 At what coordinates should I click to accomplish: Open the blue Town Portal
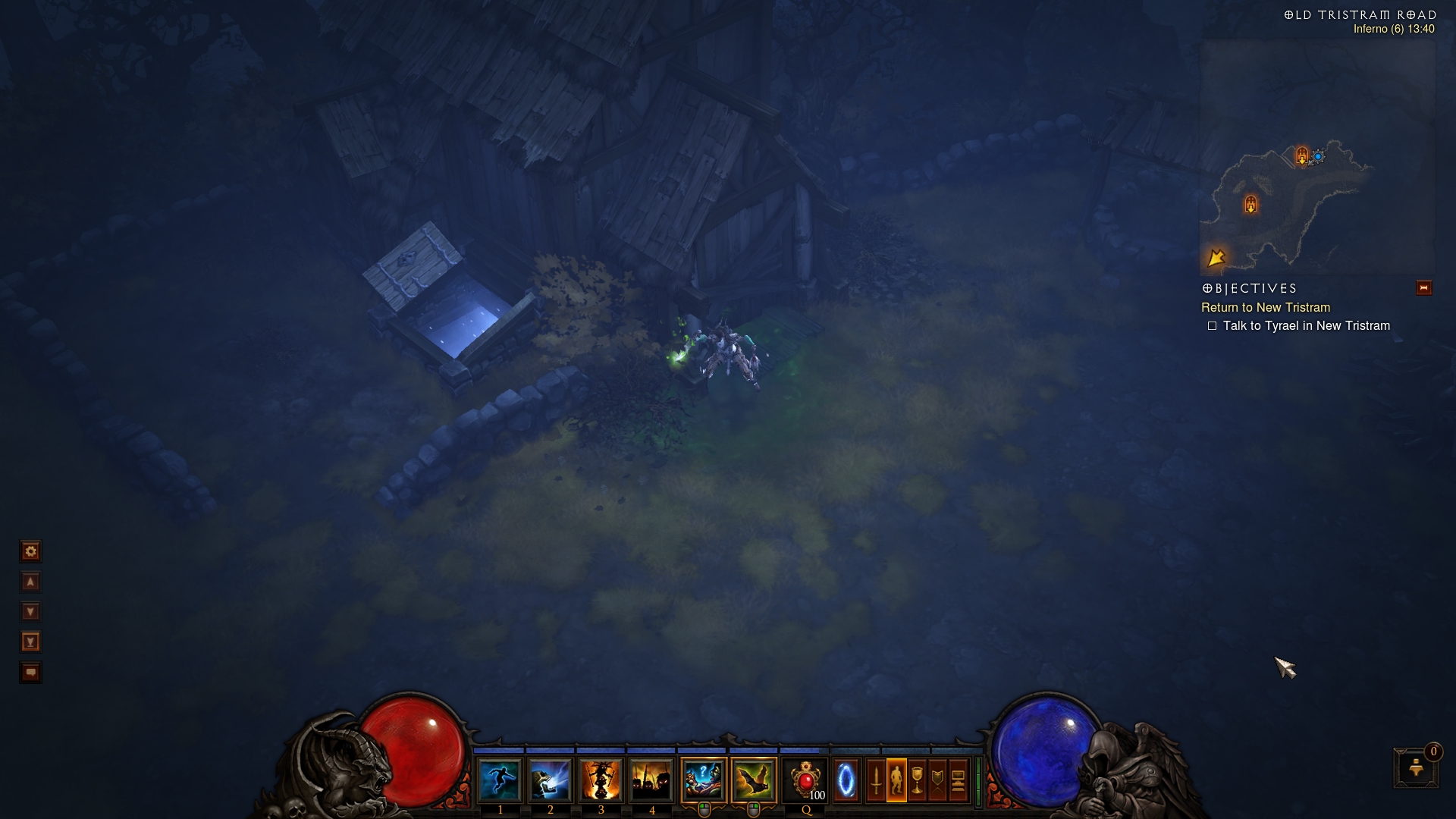846,780
